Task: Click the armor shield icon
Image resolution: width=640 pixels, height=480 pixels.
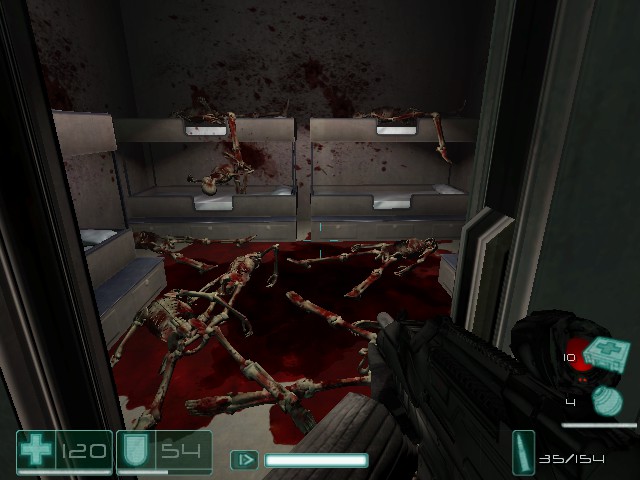Action: click(134, 451)
